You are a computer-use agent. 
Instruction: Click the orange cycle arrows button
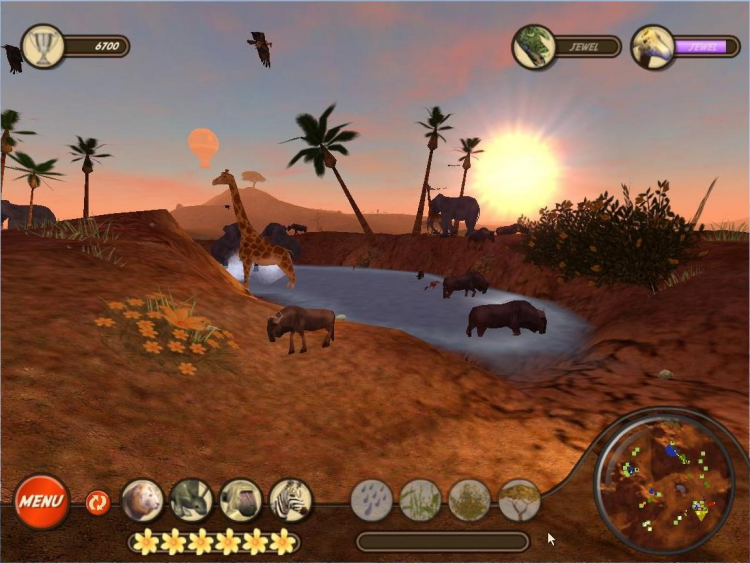coord(98,502)
